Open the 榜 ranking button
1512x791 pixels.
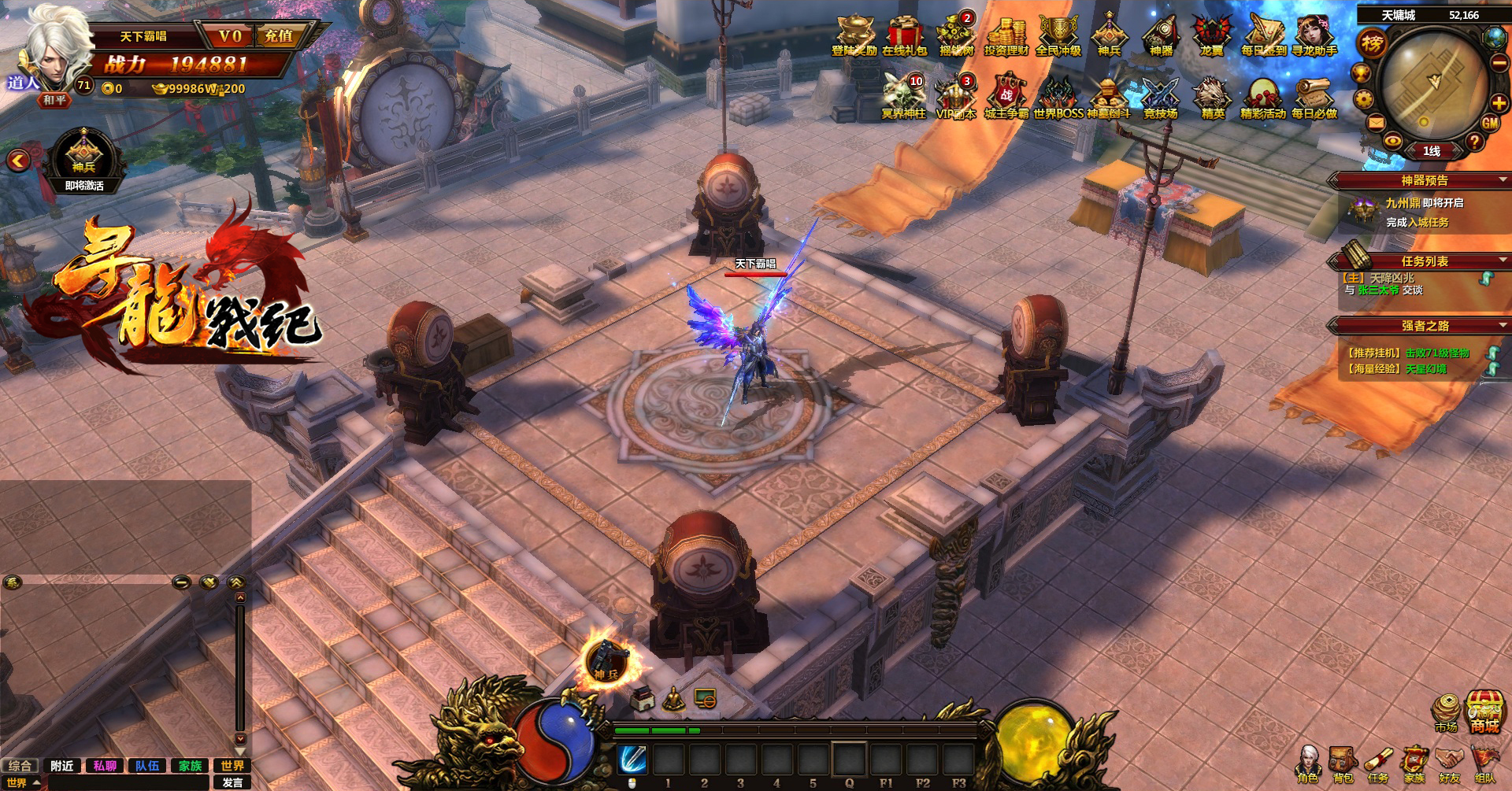(x=1372, y=43)
